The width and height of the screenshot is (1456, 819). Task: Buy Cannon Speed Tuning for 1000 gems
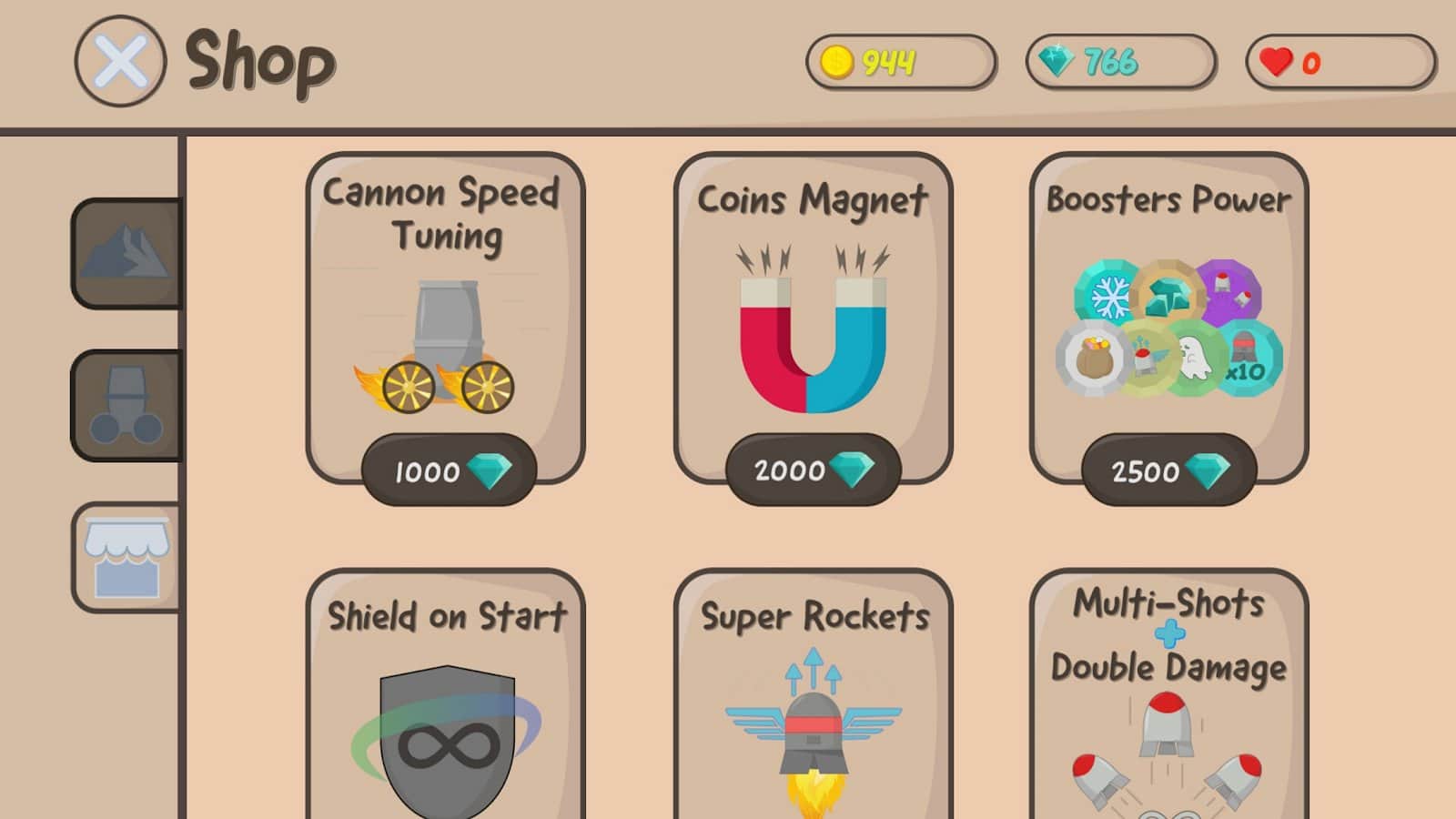pos(449,470)
